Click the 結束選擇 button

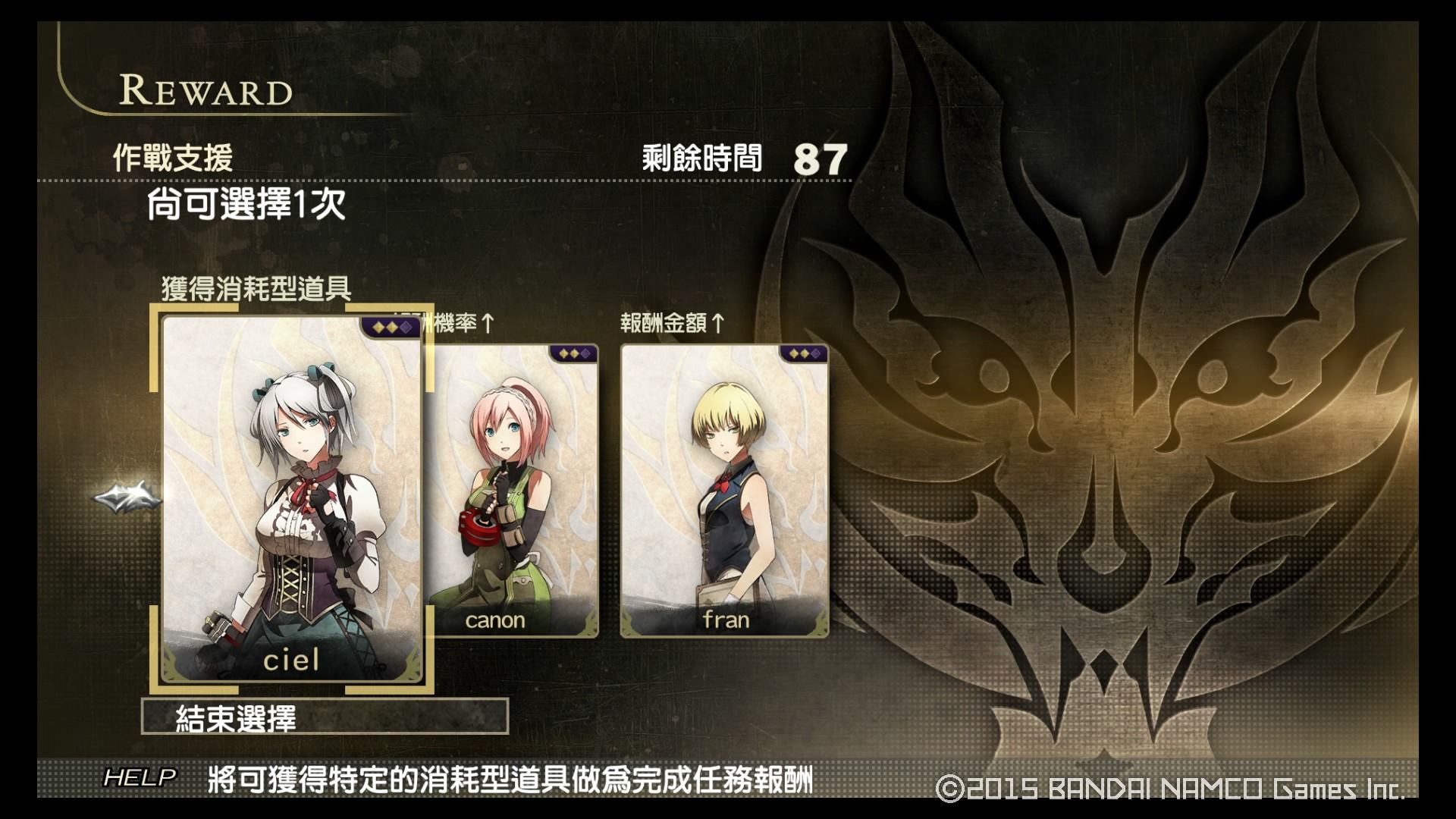pyautogui.click(x=325, y=717)
